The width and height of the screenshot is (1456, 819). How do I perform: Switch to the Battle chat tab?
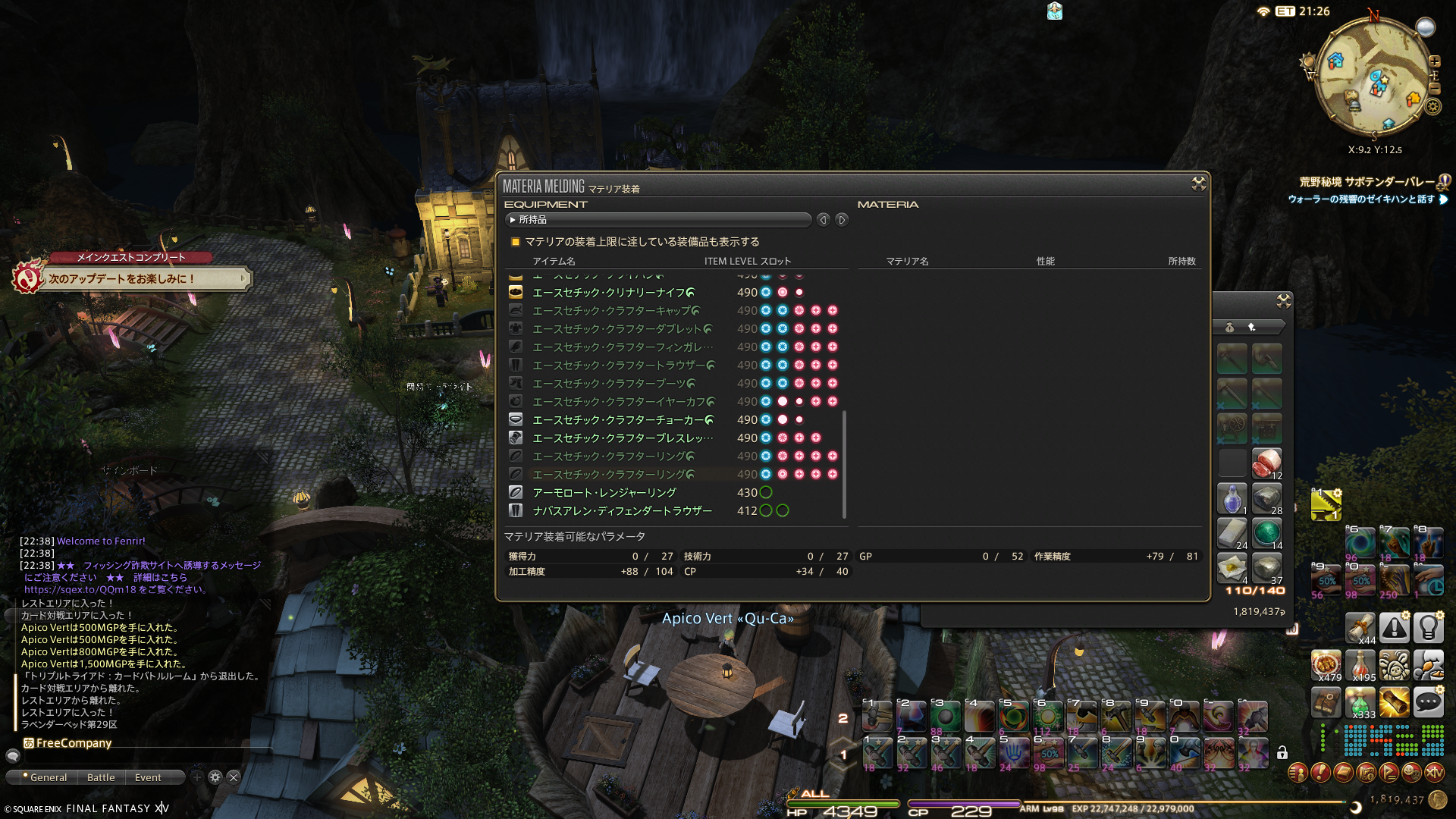[101, 777]
